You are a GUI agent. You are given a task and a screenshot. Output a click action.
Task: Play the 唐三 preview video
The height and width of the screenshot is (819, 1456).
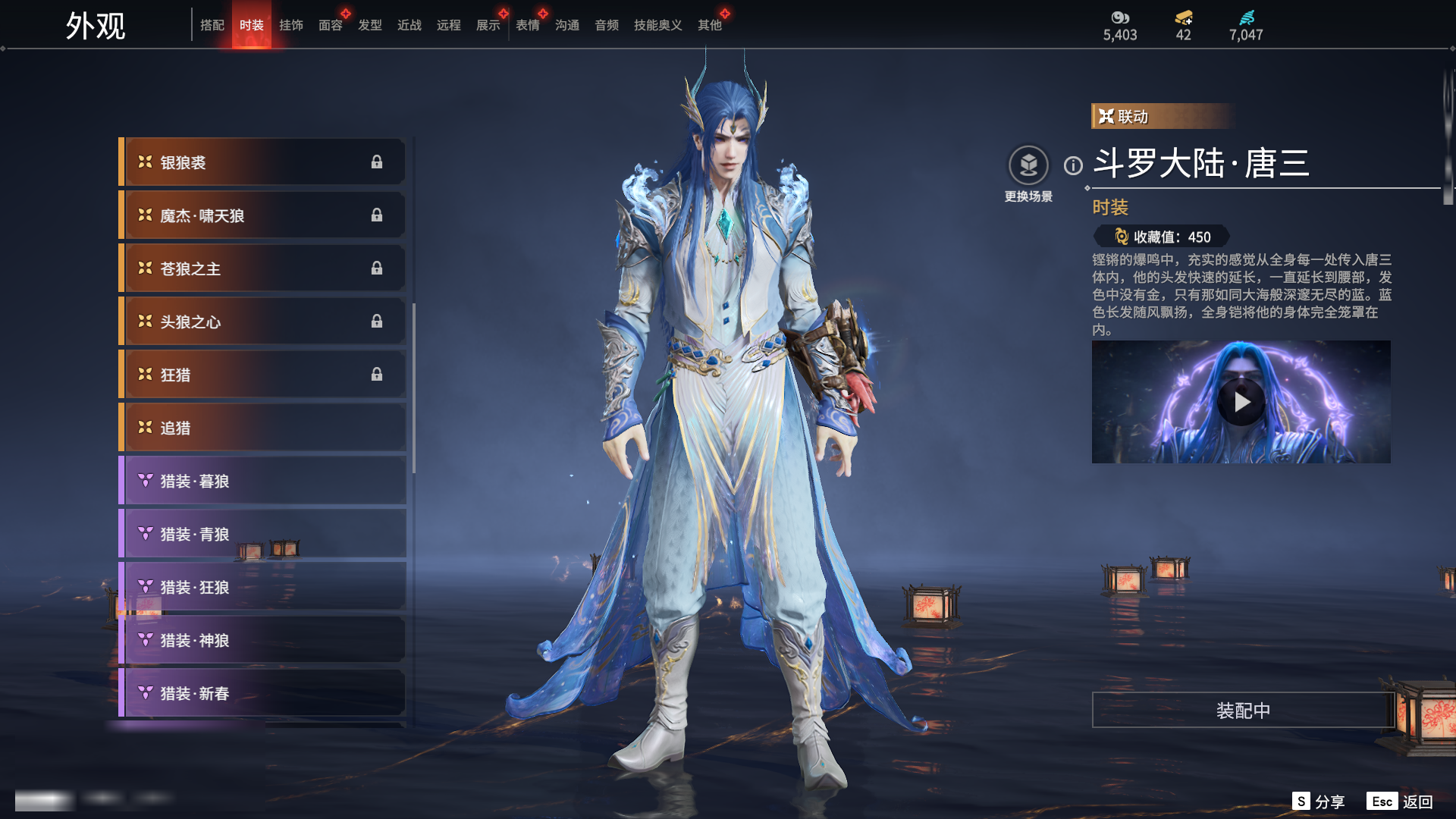pyautogui.click(x=1241, y=402)
